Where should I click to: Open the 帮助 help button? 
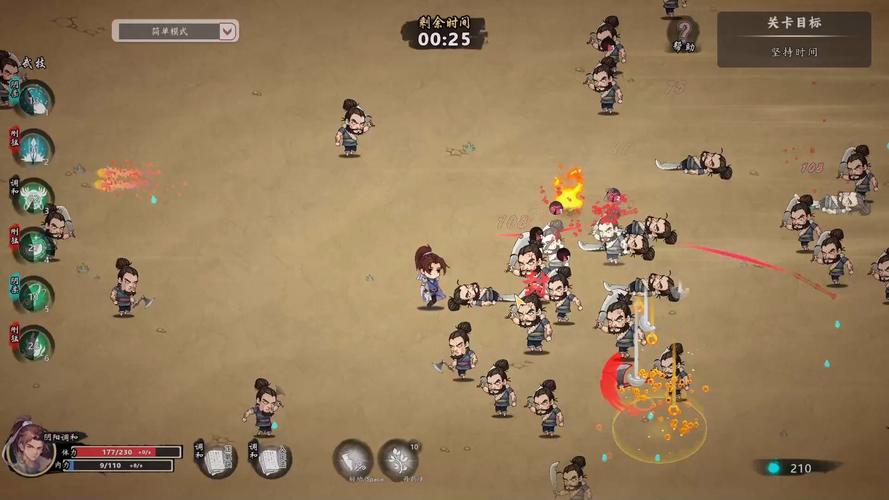[x=683, y=33]
